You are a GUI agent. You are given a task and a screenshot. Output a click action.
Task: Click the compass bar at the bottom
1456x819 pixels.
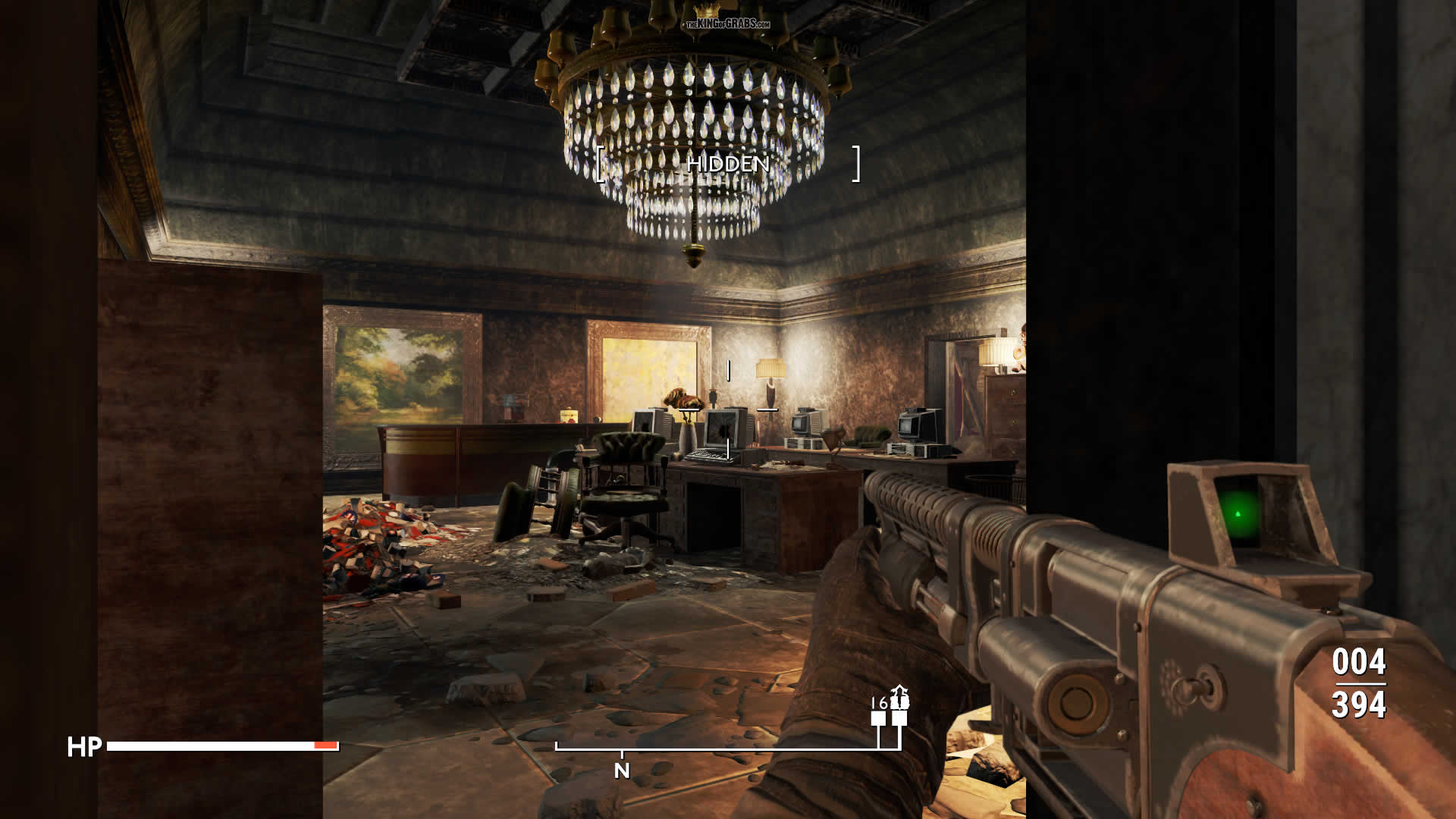[728, 749]
